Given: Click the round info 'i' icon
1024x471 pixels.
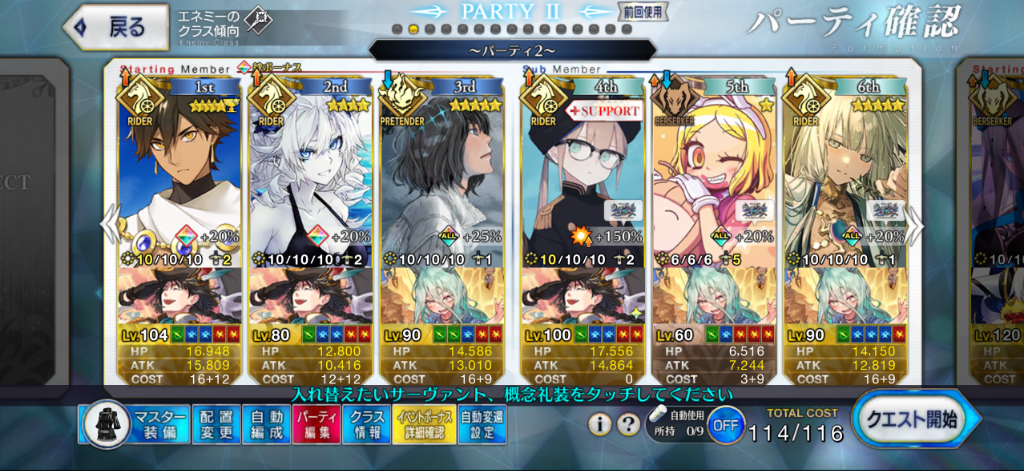Looking at the screenshot, I should pos(599,424).
